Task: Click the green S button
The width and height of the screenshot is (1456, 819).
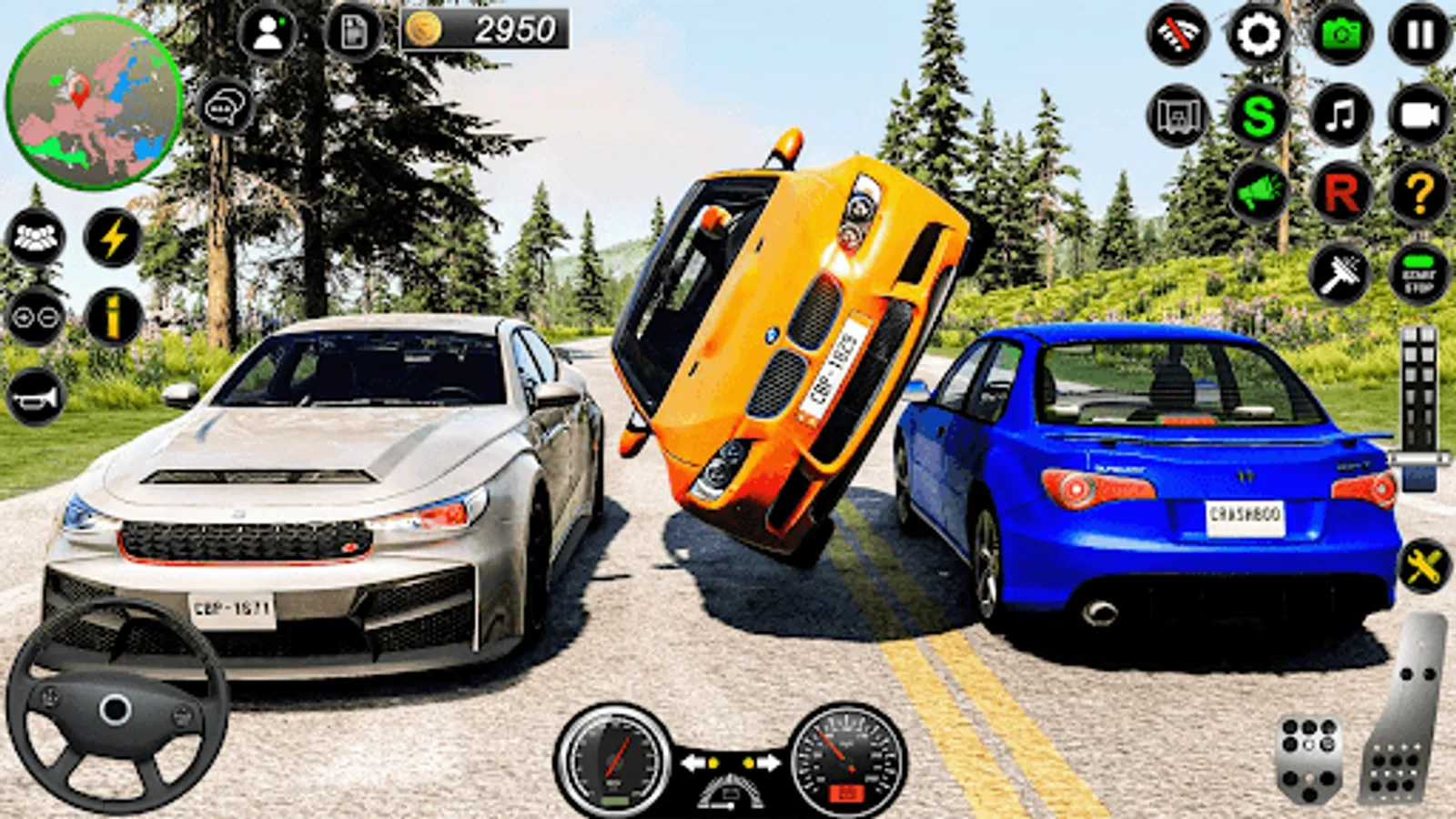Action: pos(1258,116)
